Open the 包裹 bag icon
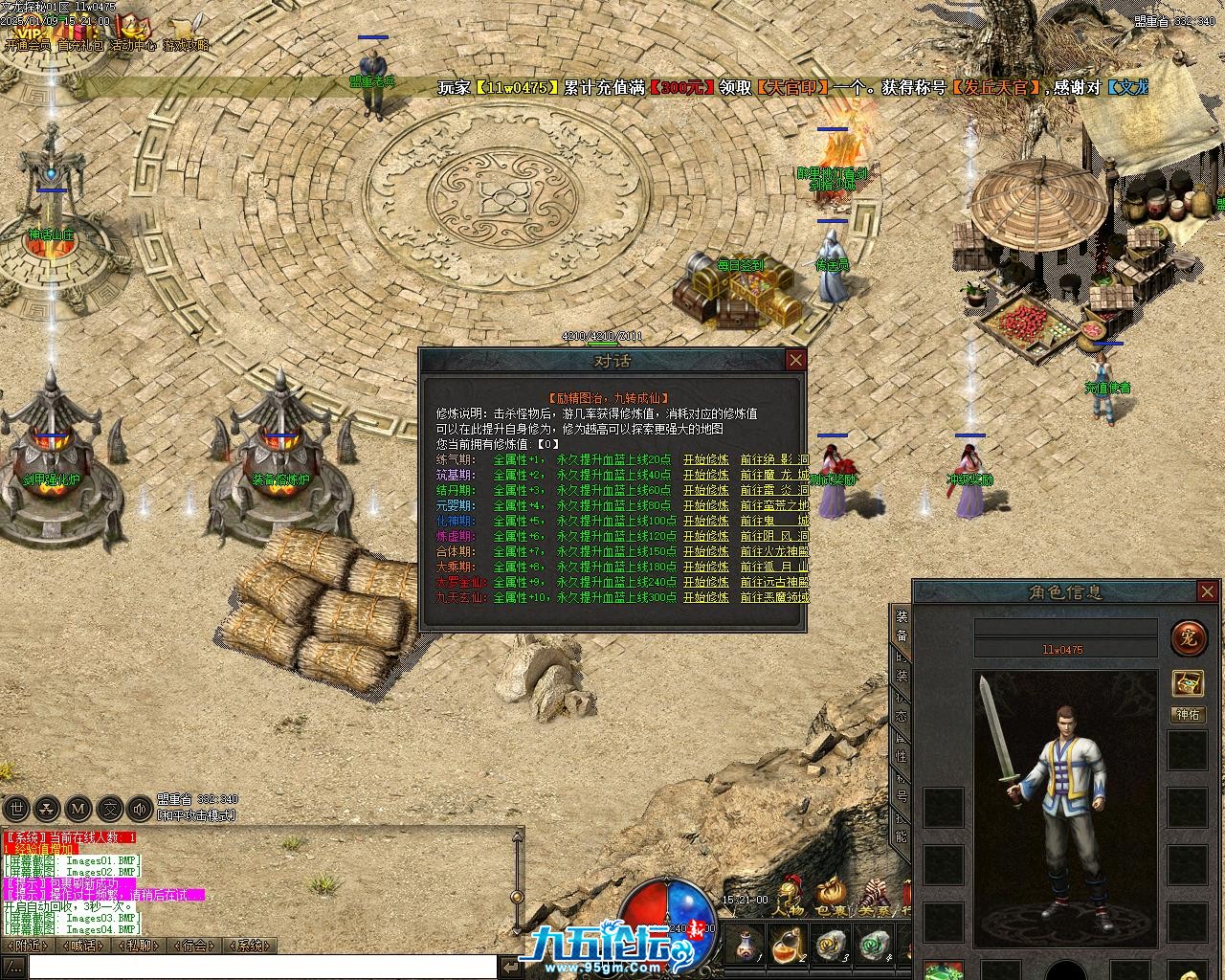Image resolution: width=1225 pixels, height=980 pixels. coord(829,898)
